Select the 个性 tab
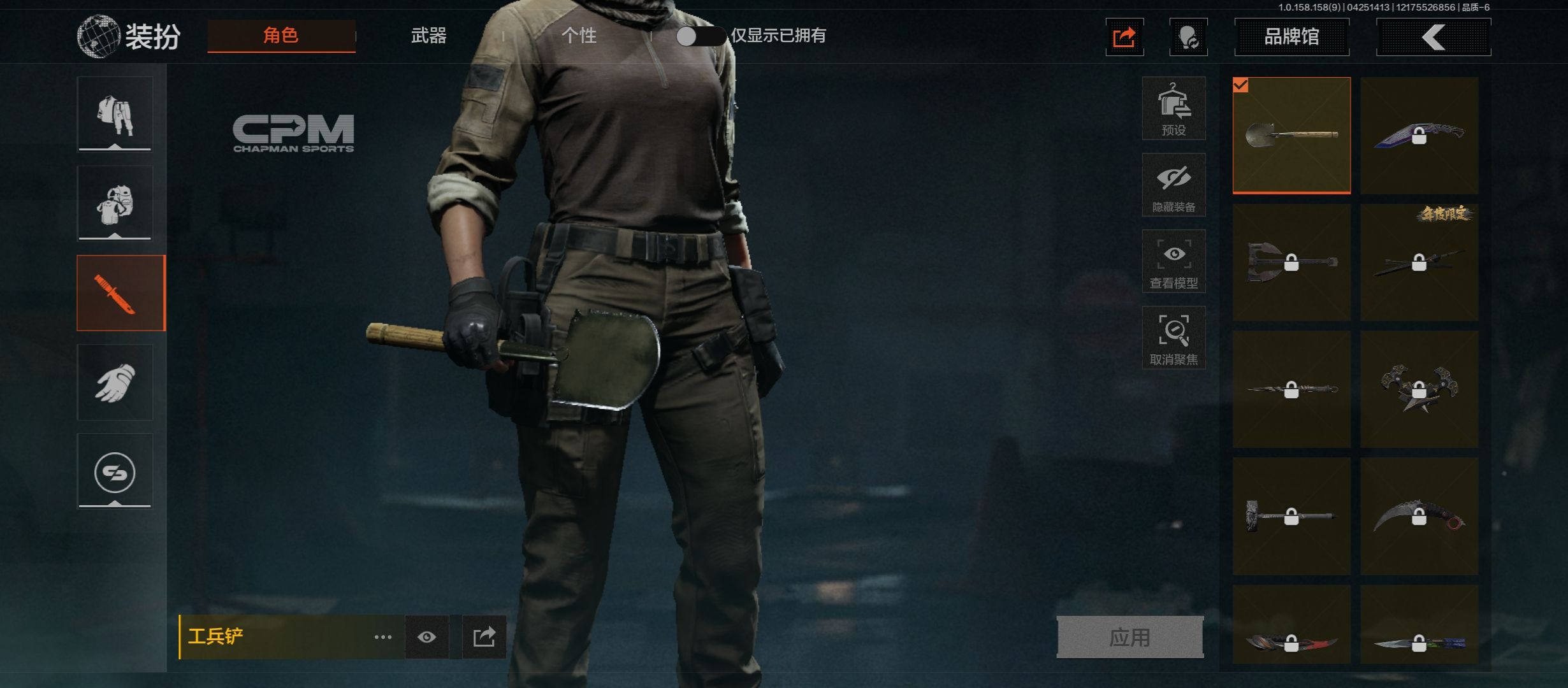The height and width of the screenshot is (688, 1568). pyautogui.click(x=579, y=36)
